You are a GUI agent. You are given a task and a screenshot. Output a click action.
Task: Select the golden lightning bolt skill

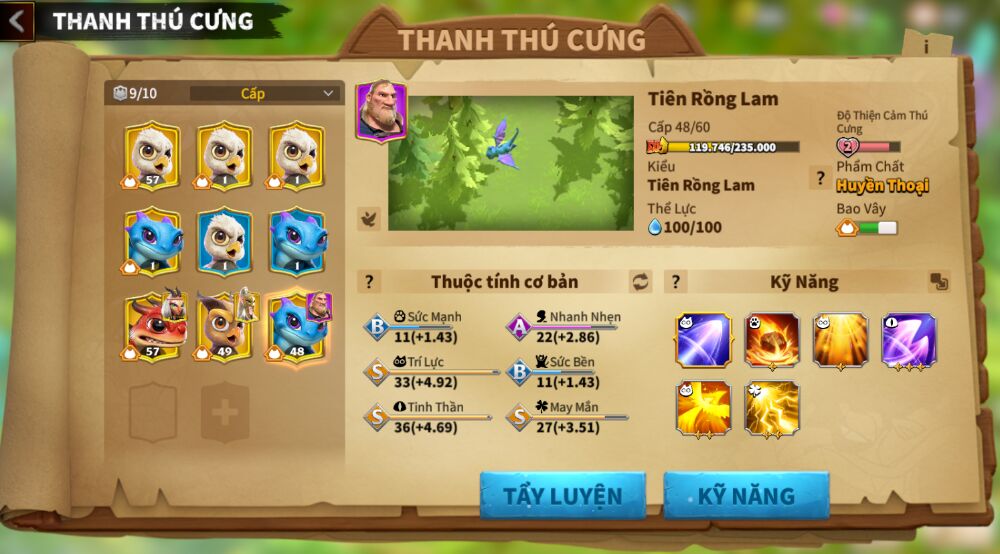coord(772,408)
